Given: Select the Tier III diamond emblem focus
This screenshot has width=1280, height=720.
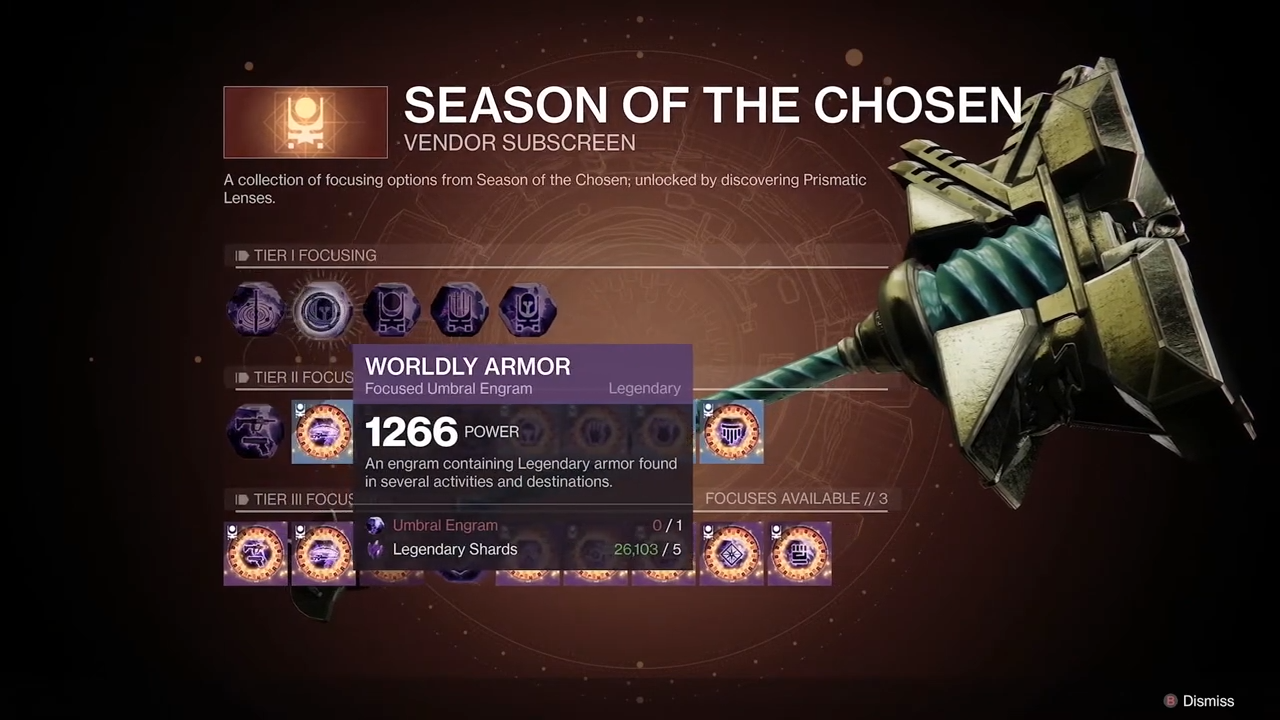Looking at the screenshot, I should [x=731, y=552].
